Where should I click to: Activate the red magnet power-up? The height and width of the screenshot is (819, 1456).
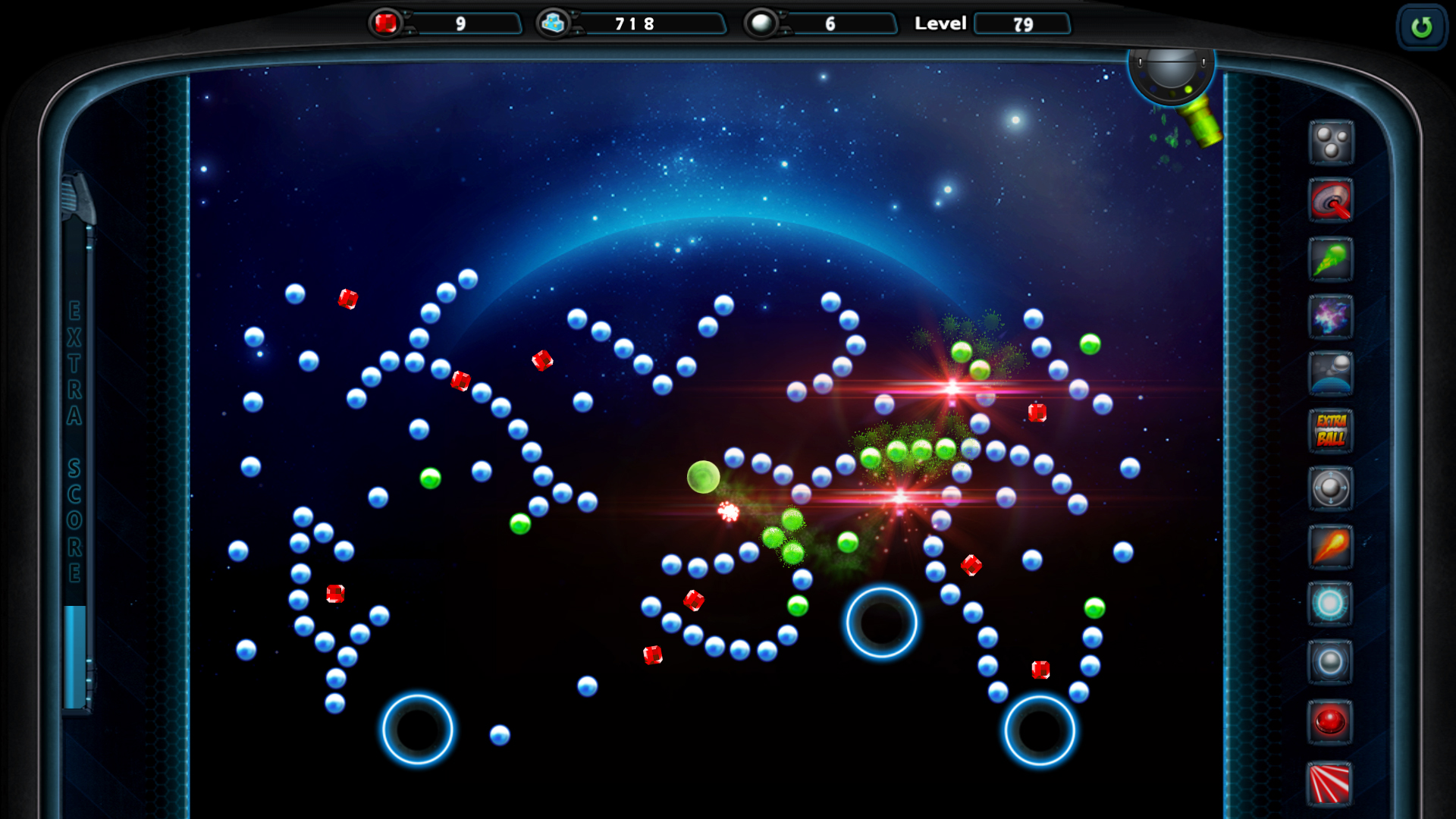(x=1331, y=202)
